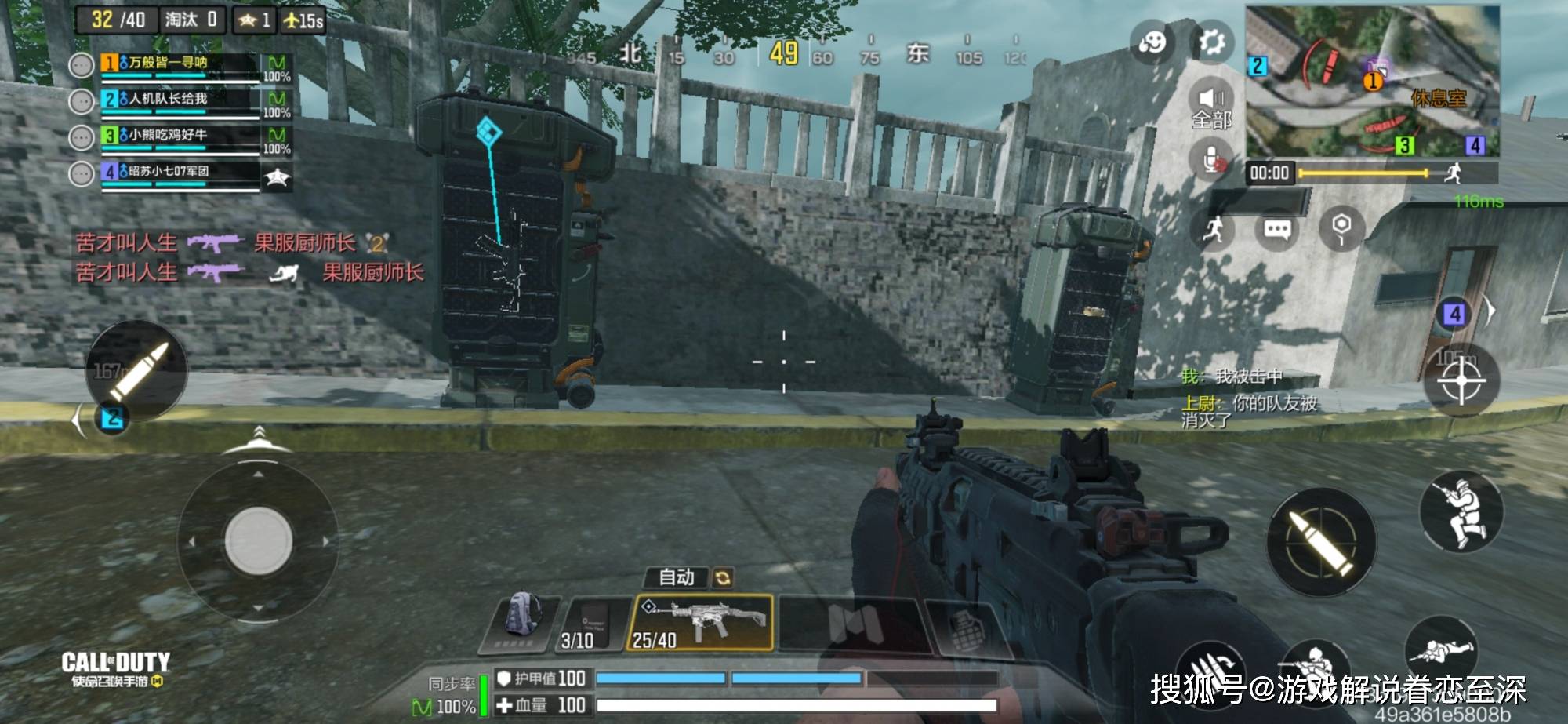Tap the auto-run sprint icon

point(1214,229)
